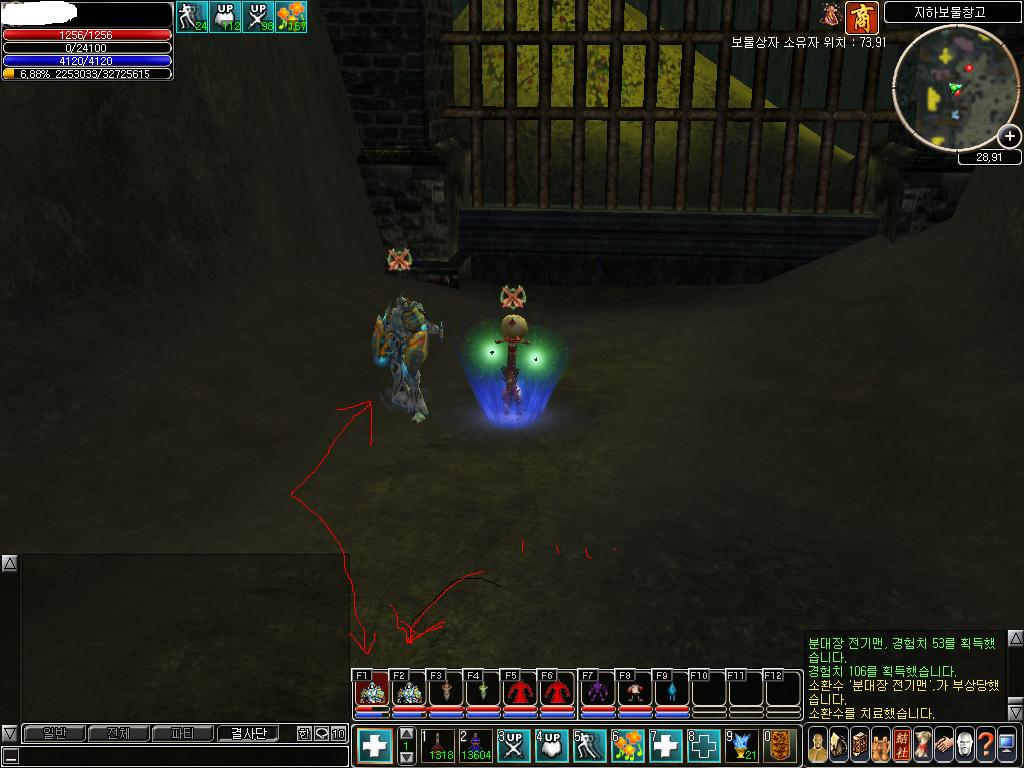Toggle the 한 Korean input mode button
Image resolution: width=1024 pixels, height=768 pixels.
click(x=304, y=733)
